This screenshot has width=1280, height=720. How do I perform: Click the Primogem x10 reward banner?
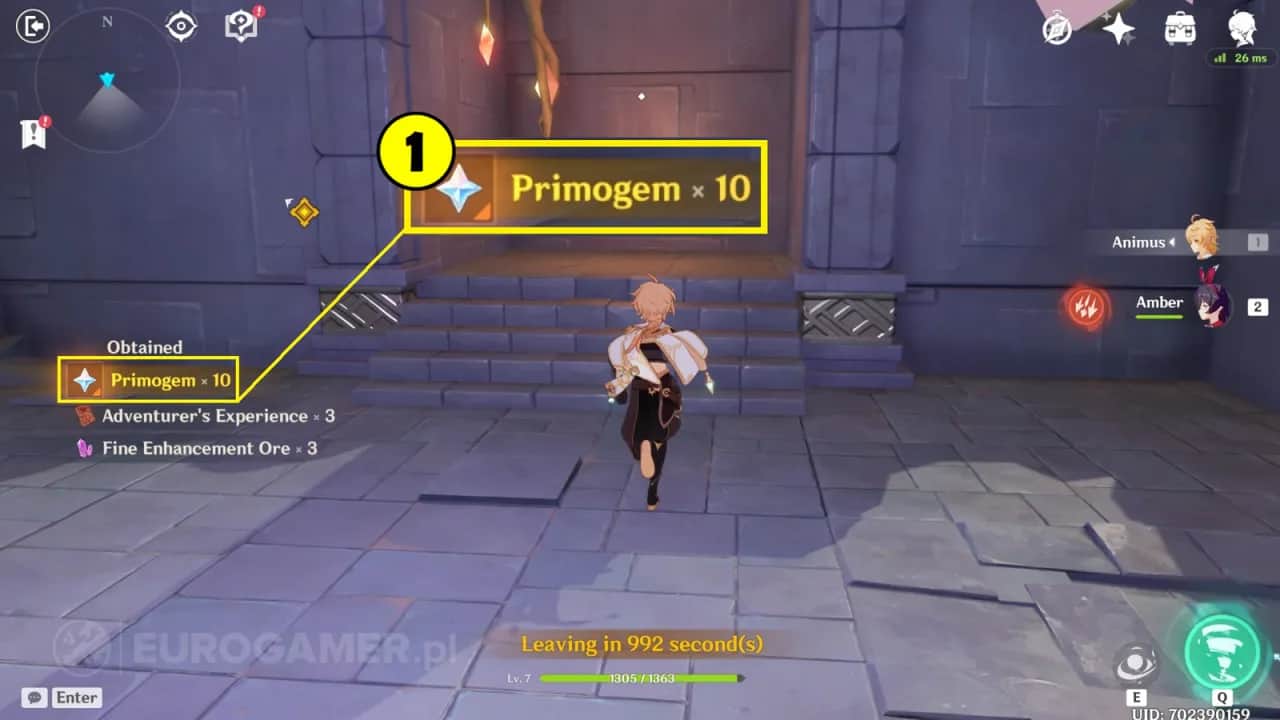585,188
